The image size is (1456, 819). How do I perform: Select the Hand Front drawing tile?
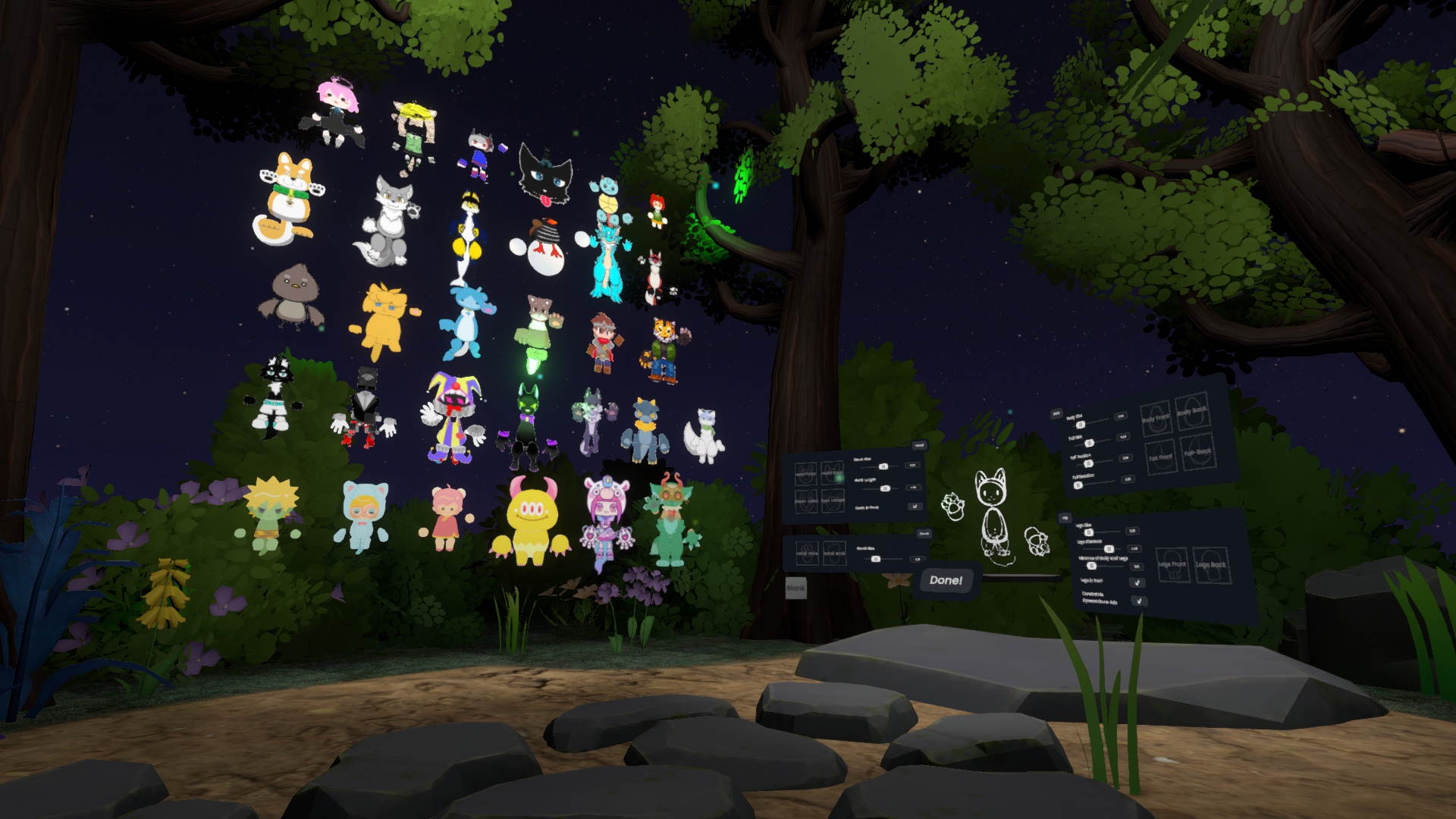(x=807, y=554)
